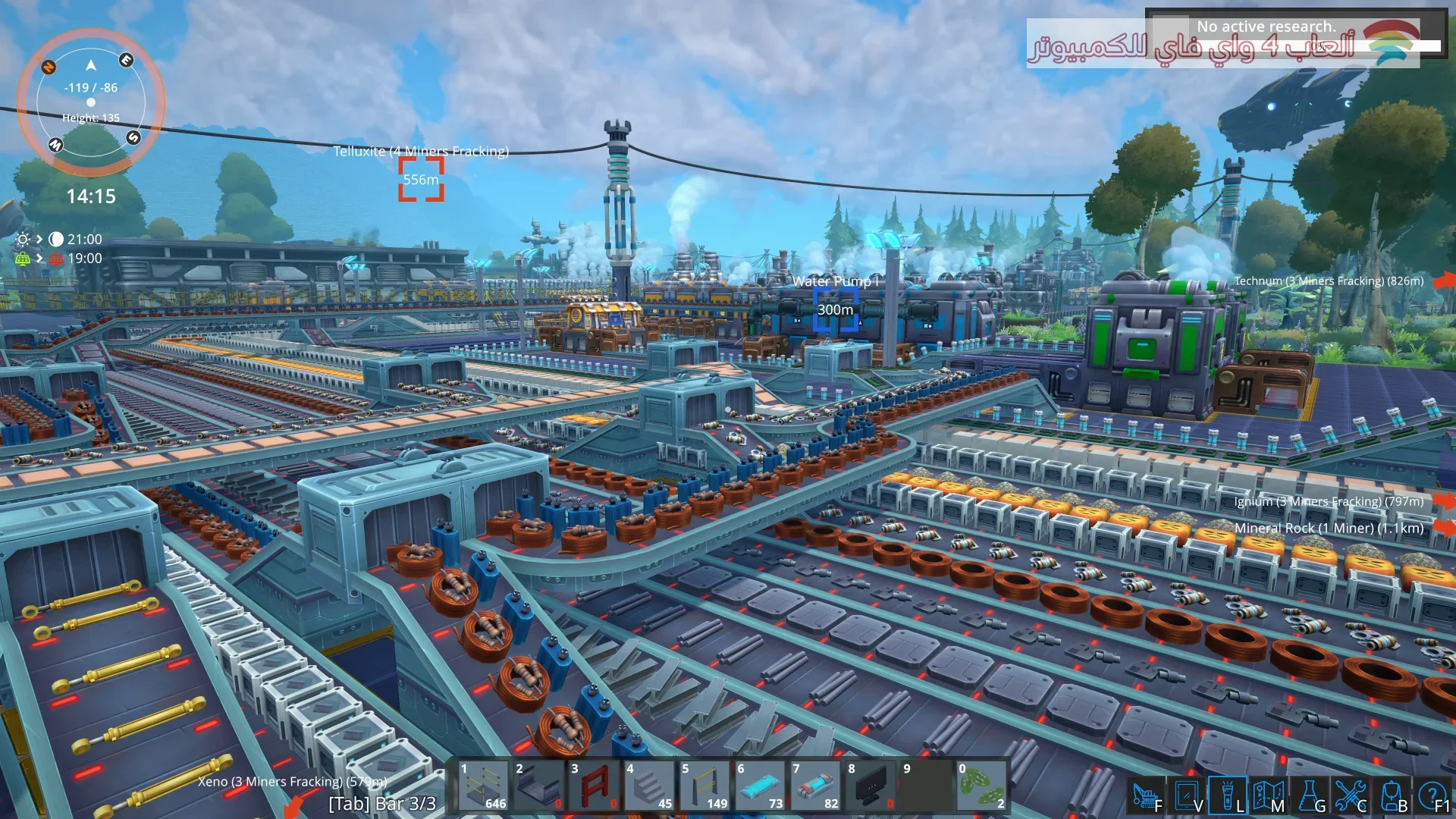
Task: Open the world map
Action: pyautogui.click(x=1267, y=796)
